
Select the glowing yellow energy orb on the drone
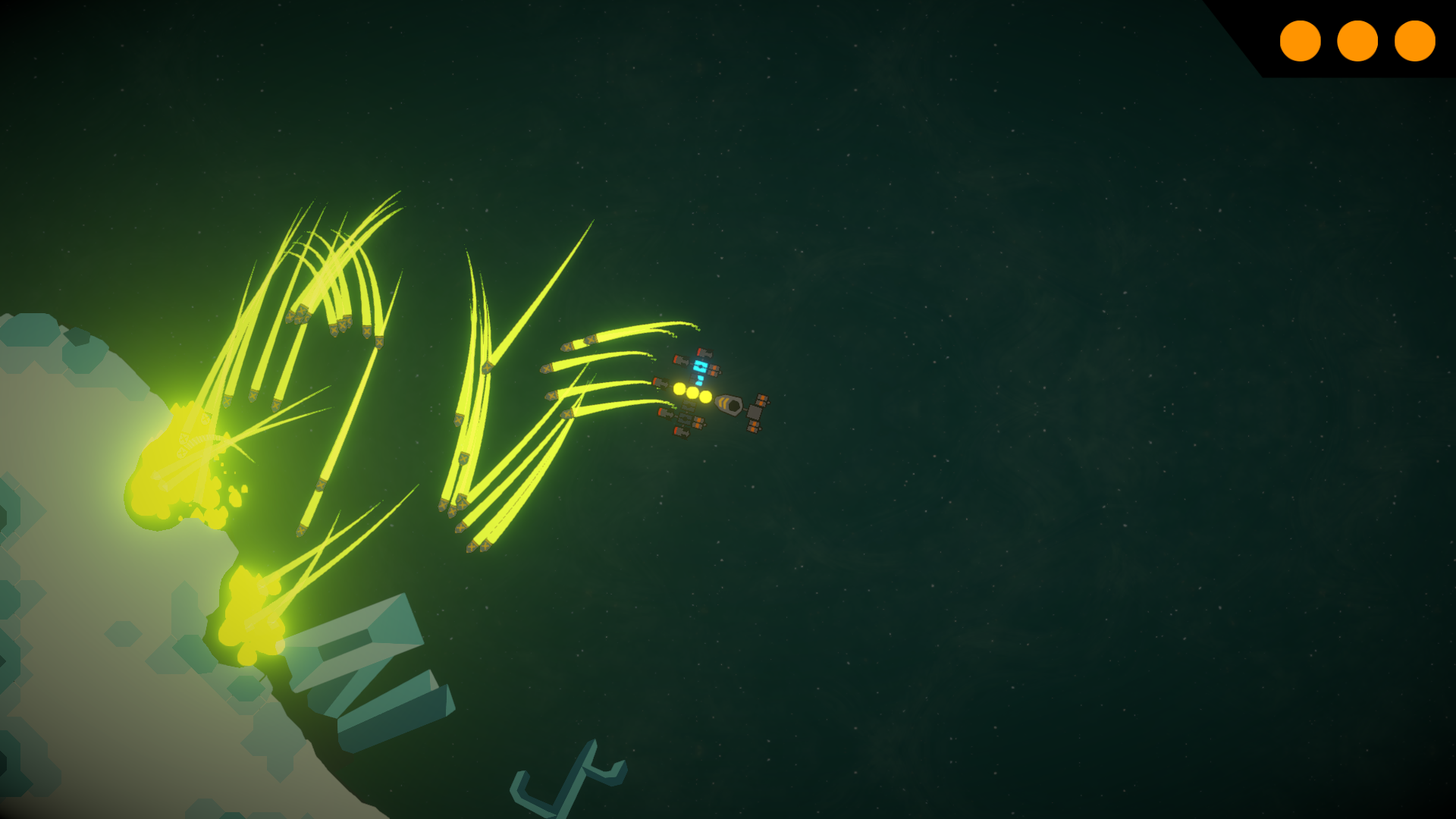[692, 394]
